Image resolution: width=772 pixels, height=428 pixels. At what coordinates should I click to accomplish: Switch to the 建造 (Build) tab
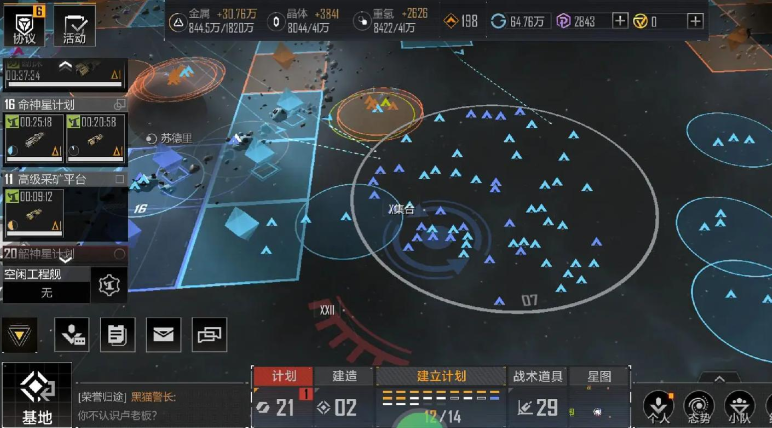[344, 376]
